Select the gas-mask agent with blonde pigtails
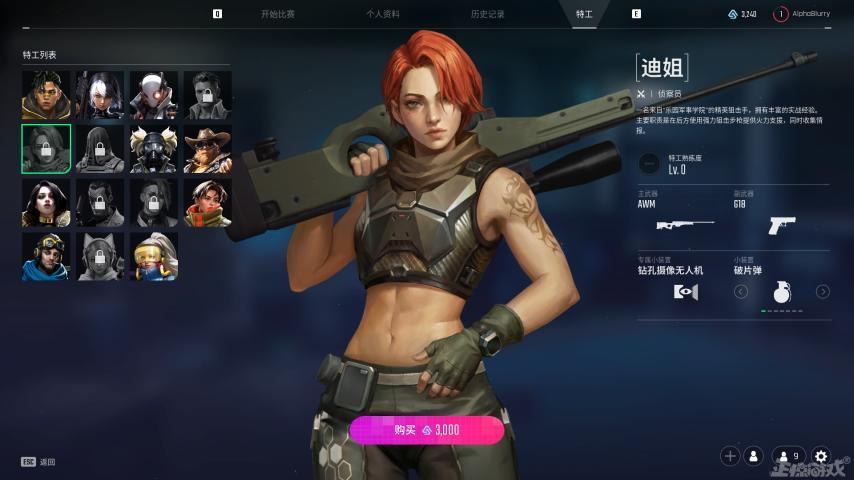The image size is (854, 480). (x=154, y=149)
